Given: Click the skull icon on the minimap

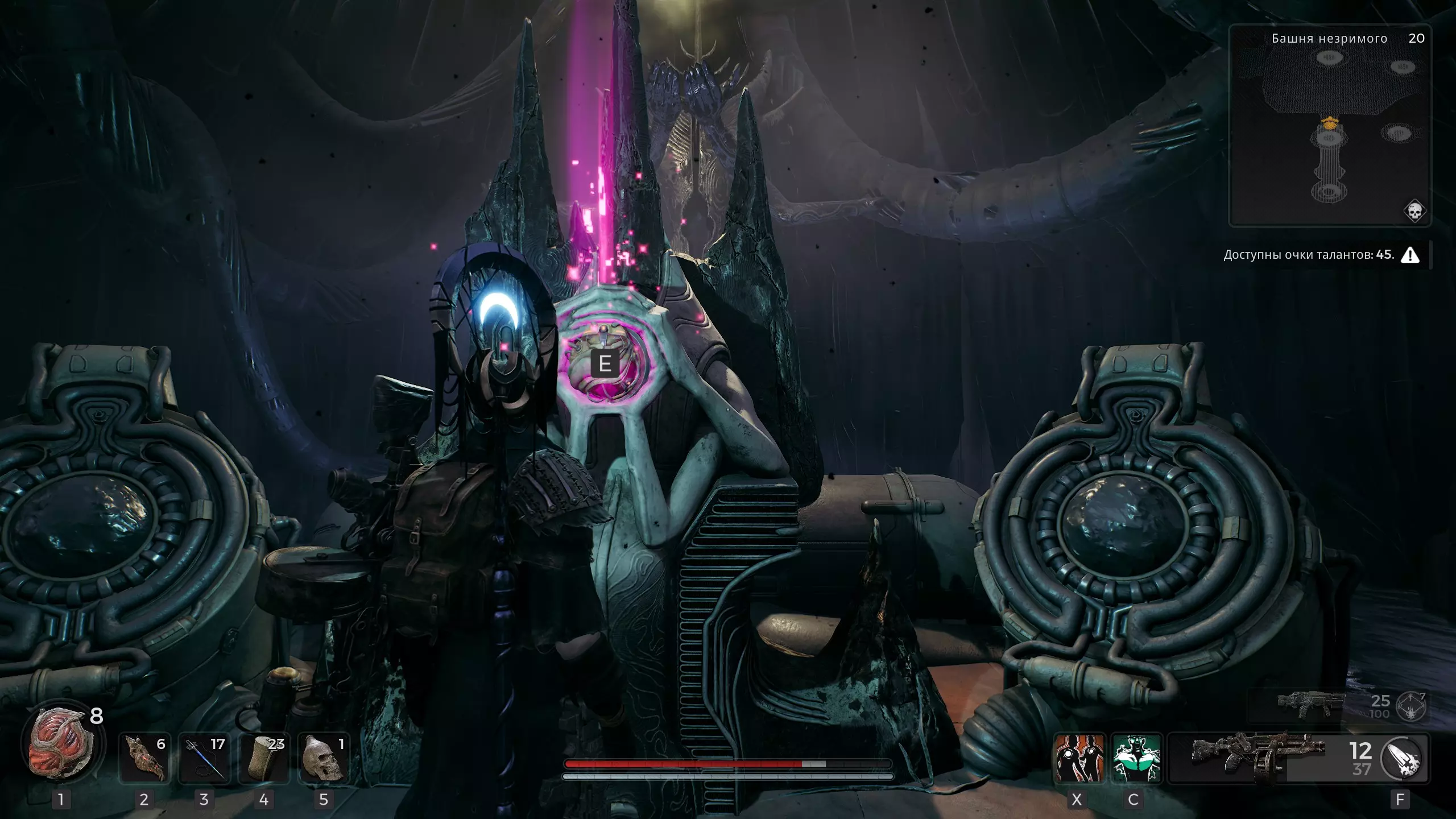Looking at the screenshot, I should [x=1414, y=212].
